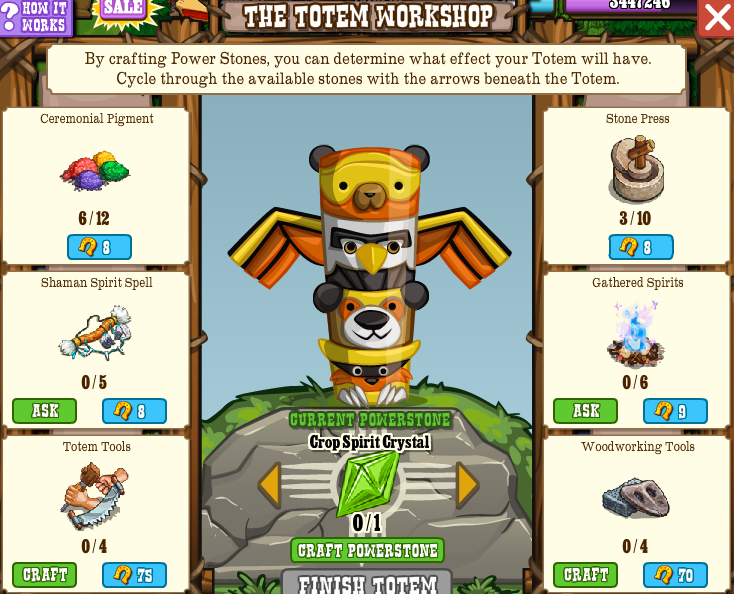This screenshot has width=734, height=594.
Task: Buy Shaman Spirit Spell with horseshoes
Action: pos(134,411)
